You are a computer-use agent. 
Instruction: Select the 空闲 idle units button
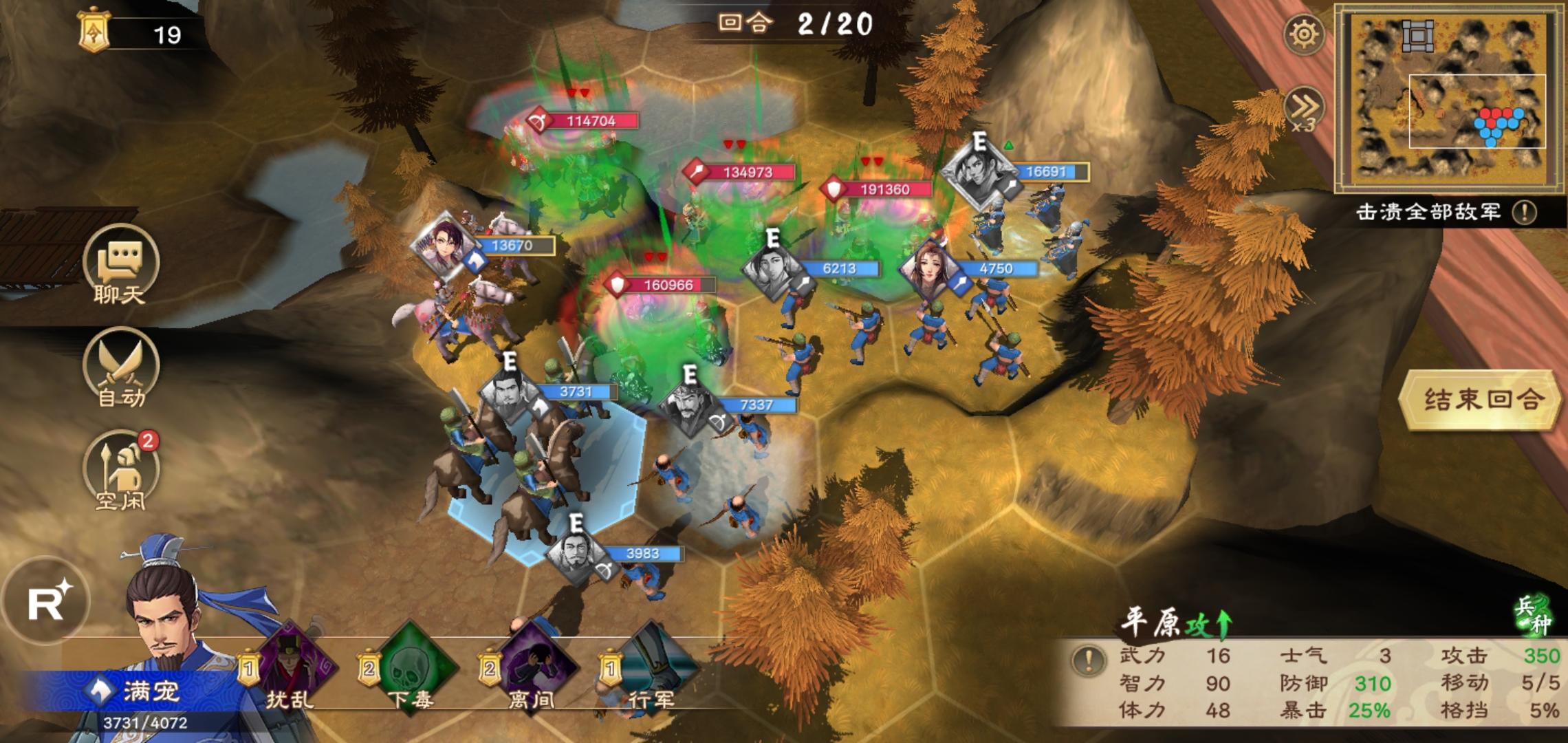120,471
